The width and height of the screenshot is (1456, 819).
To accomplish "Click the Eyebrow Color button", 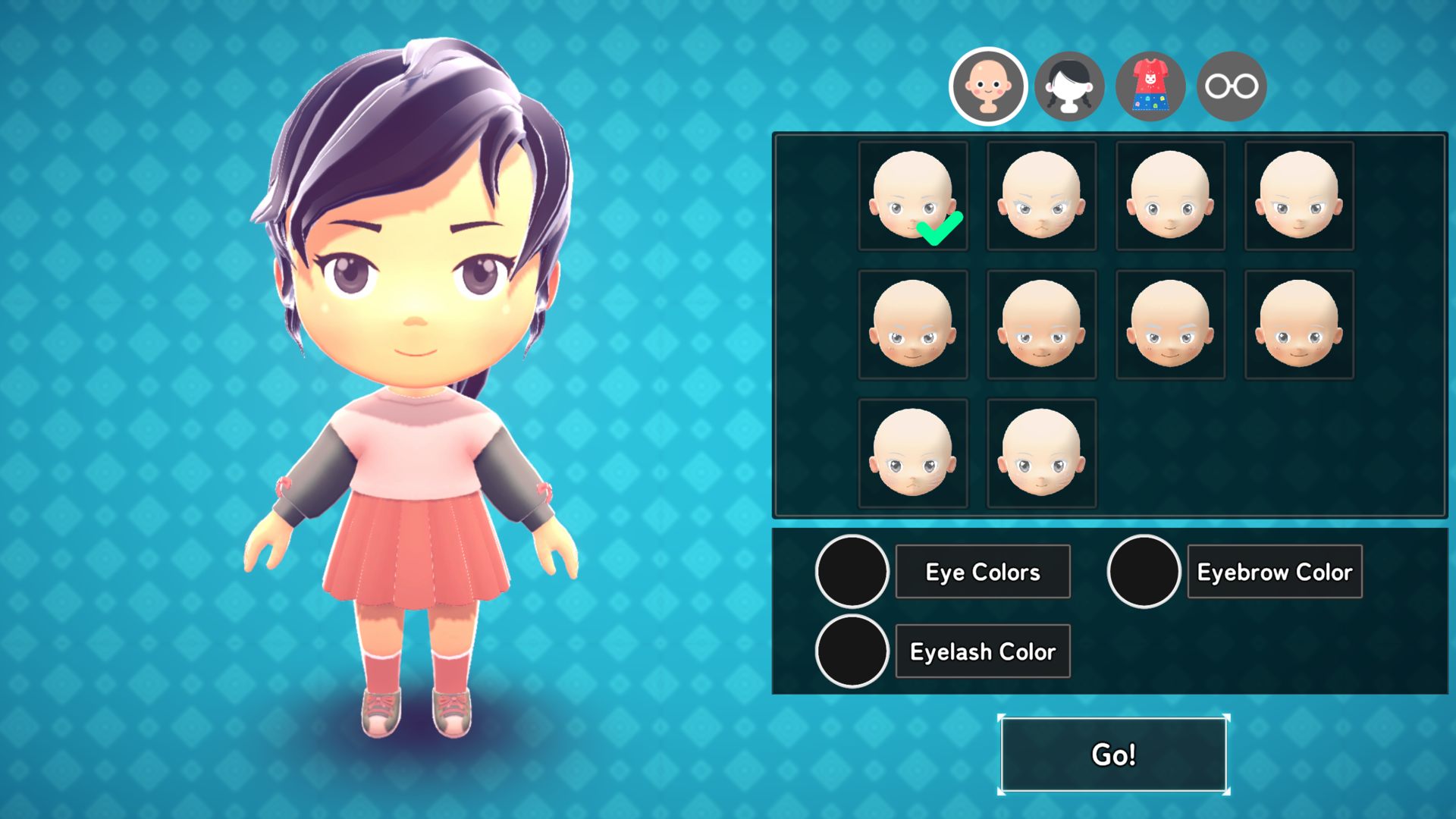I will point(1274,572).
